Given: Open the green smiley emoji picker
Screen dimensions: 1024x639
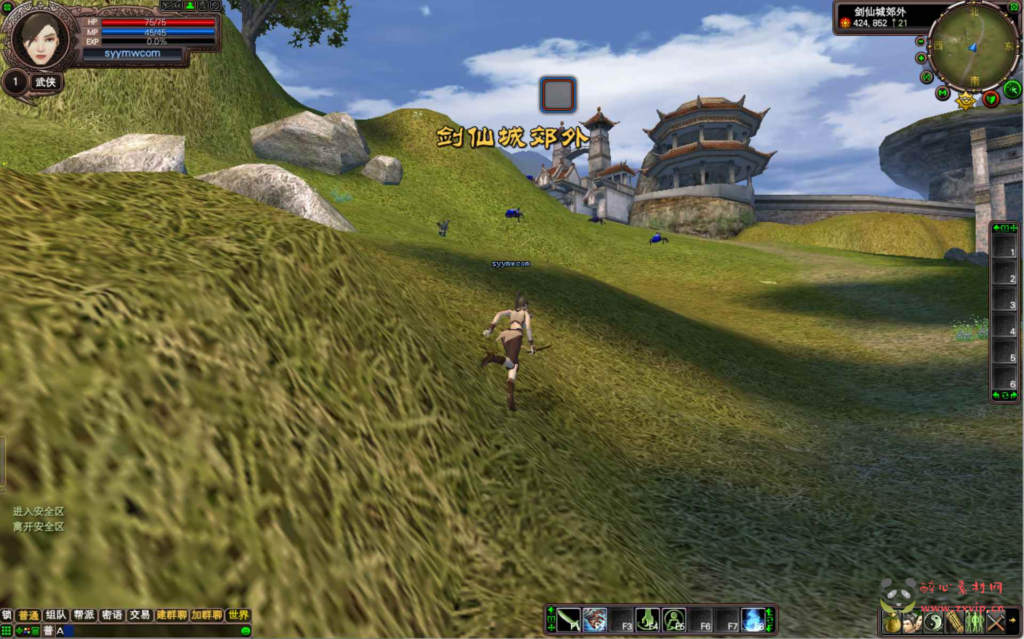Looking at the screenshot, I should click(245, 631).
